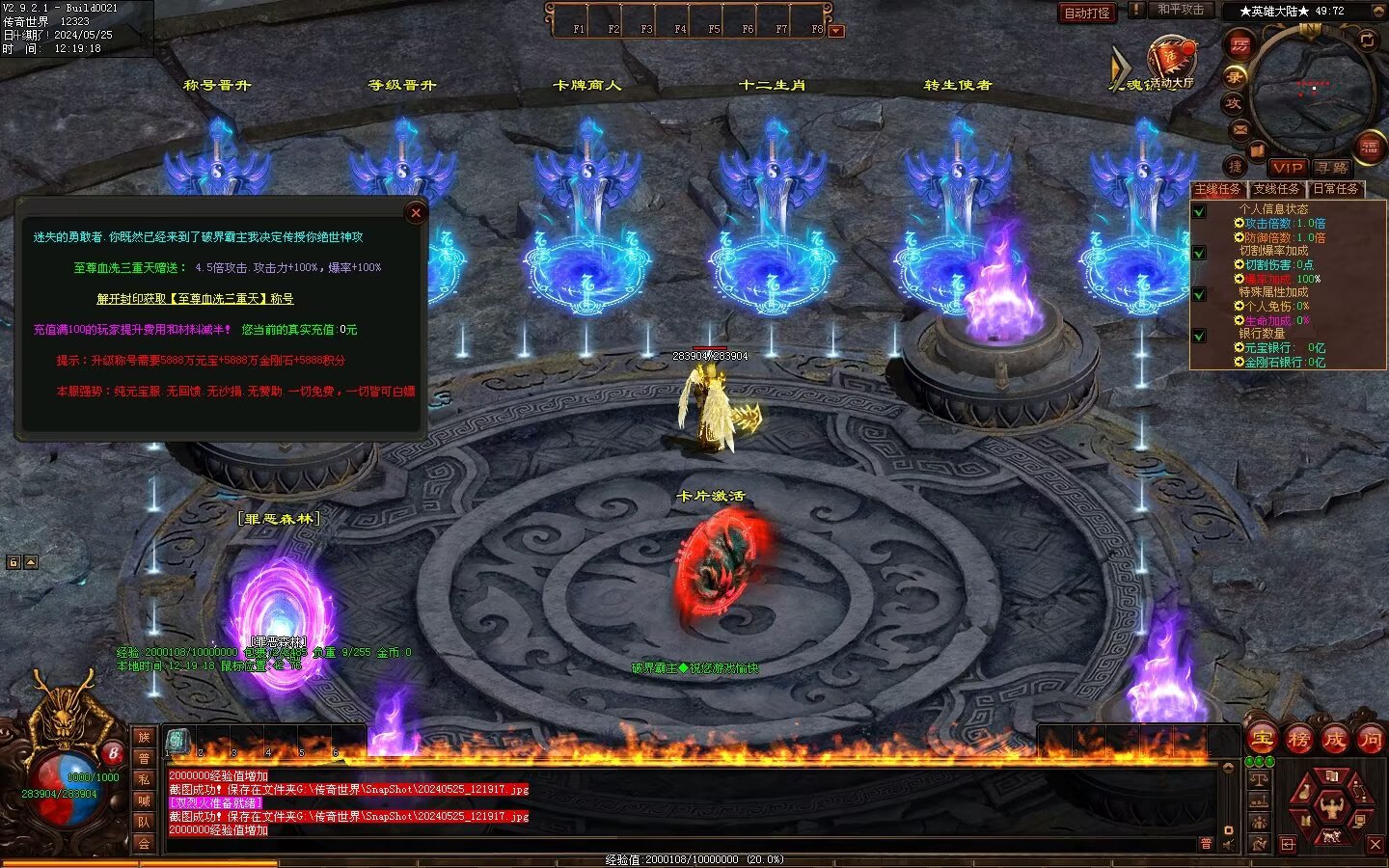Screen dimensions: 1389x868
Task: Switch to the 日常任务 tab
Action: pyautogui.click(x=1336, y=189)
